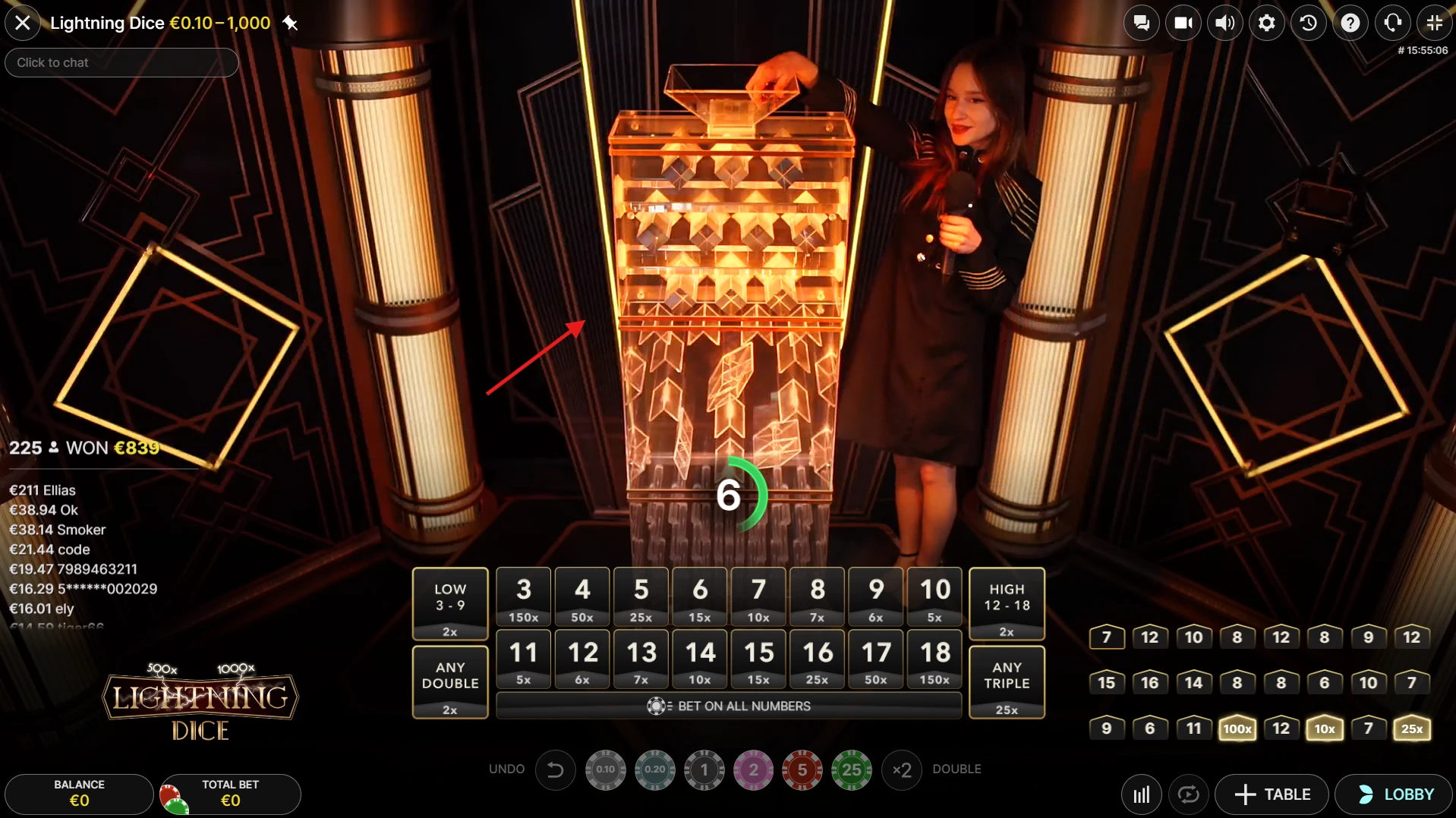
Task: Add another table with TABLE button
Action: click(1272, 794)
